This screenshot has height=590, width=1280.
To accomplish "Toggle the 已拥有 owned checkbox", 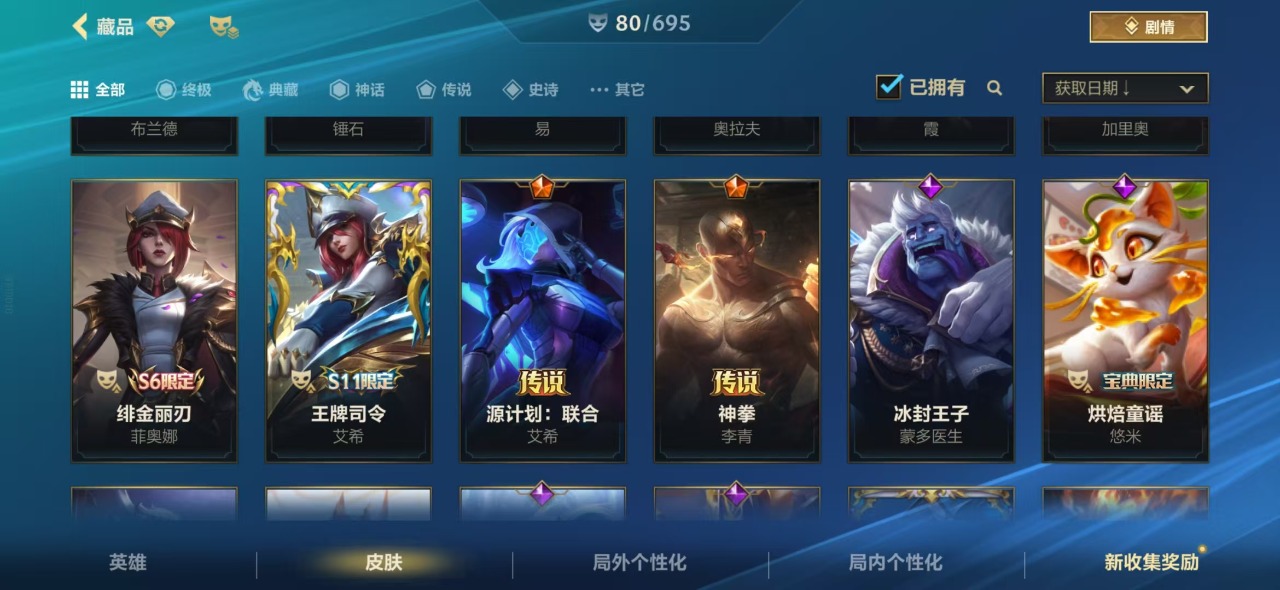I will pyautogui.click(x=889, y=88).
